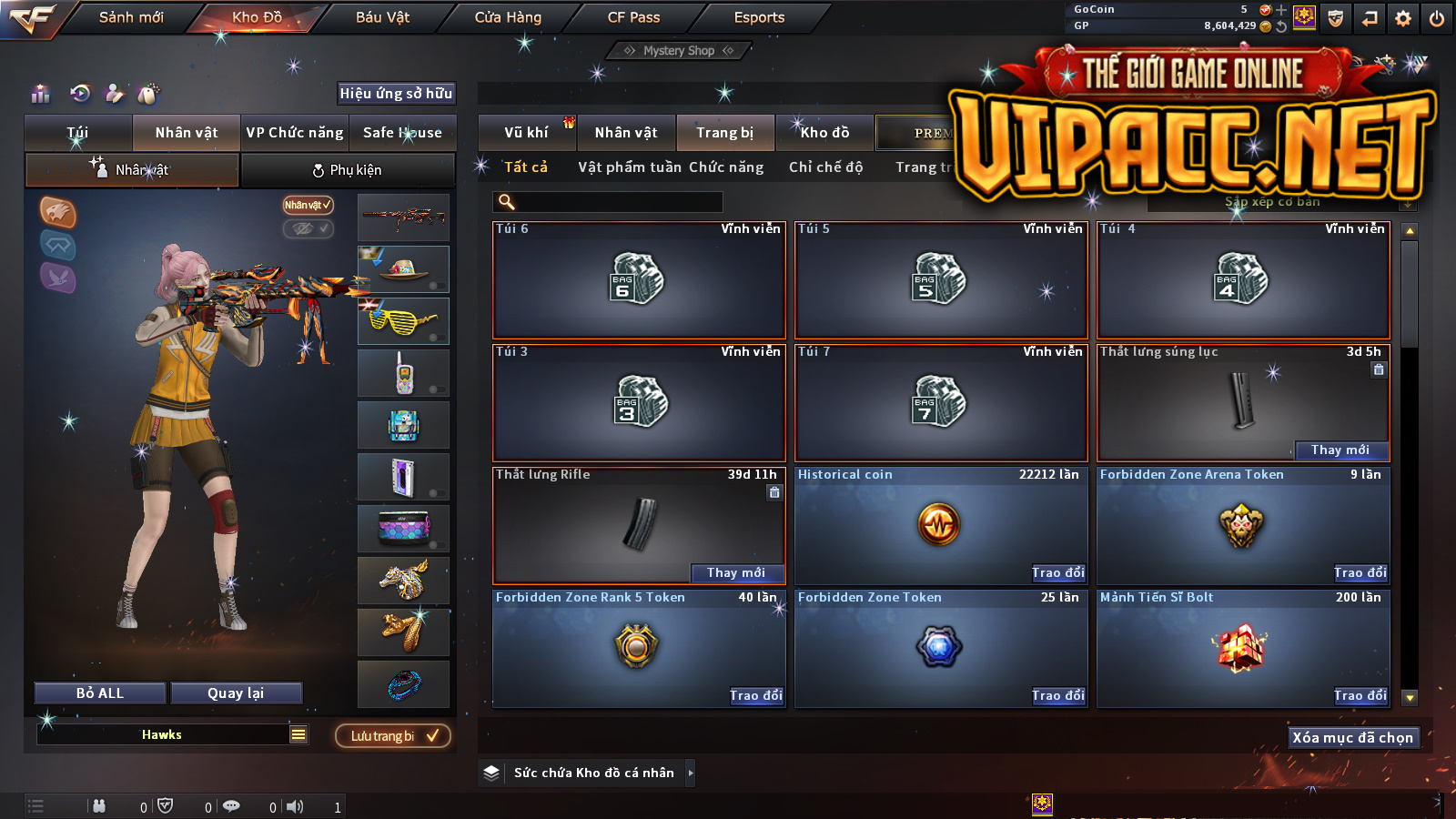The height and width of the screenshot is (819, 1456).
Task: Open the settings gear icon
Action: (1403, 18)
